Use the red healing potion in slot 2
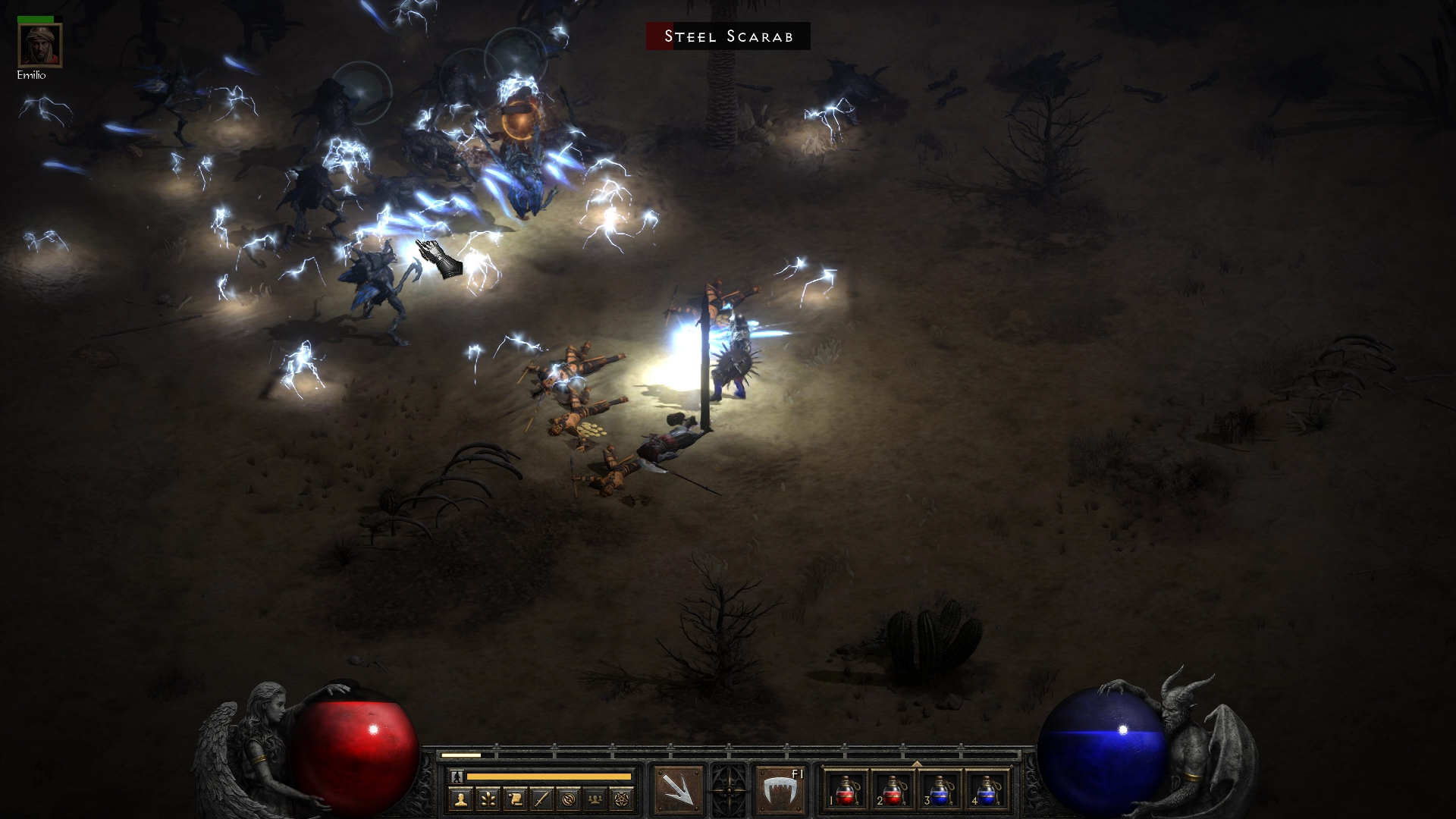1456x819 pixels. pos(893,789)
